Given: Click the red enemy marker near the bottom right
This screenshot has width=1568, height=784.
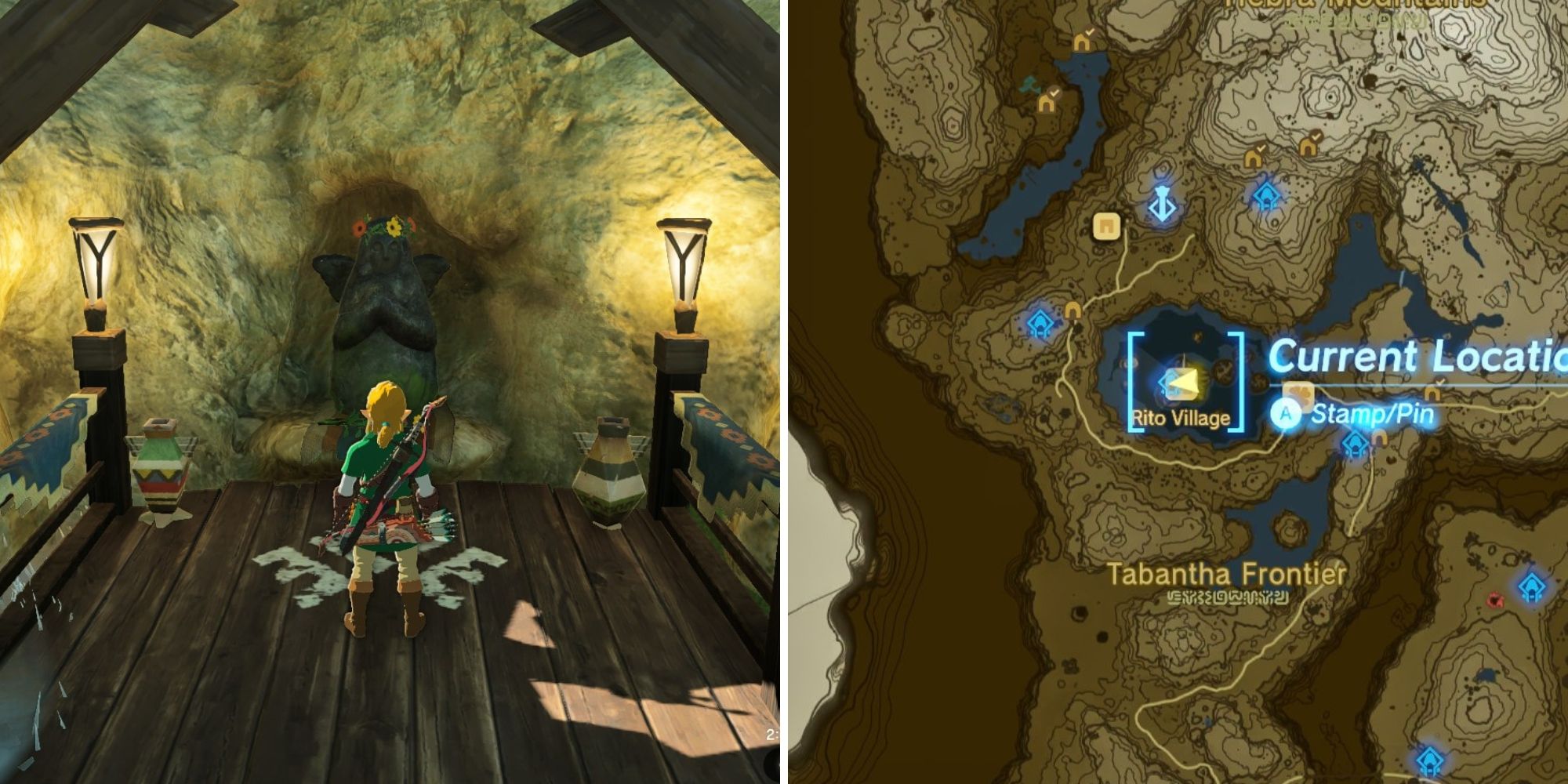Looking at the screenshot, I should [1495, 601].
